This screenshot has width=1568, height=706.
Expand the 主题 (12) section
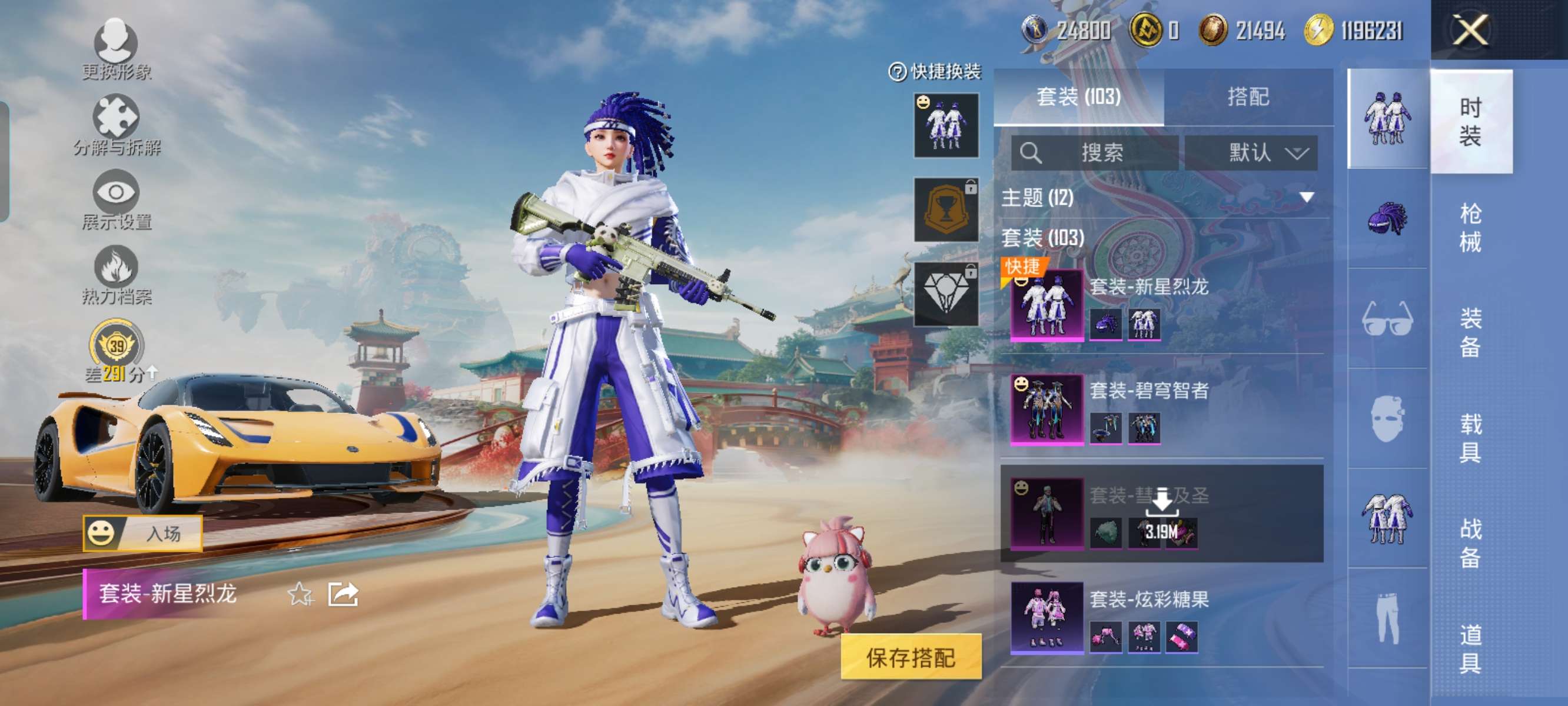pos(1306,197)
